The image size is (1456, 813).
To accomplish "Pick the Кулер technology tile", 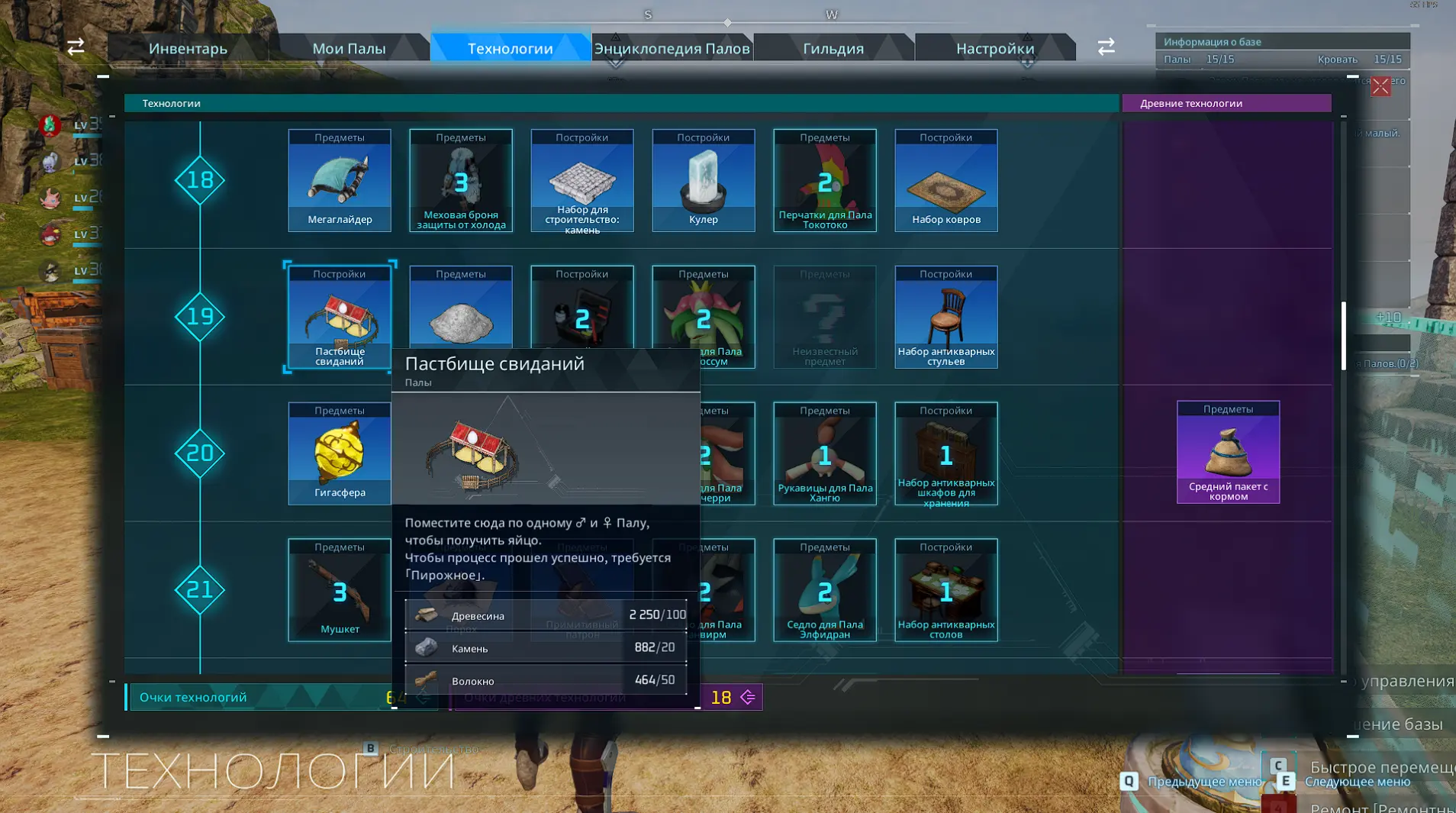I will (x=704, y=181).
